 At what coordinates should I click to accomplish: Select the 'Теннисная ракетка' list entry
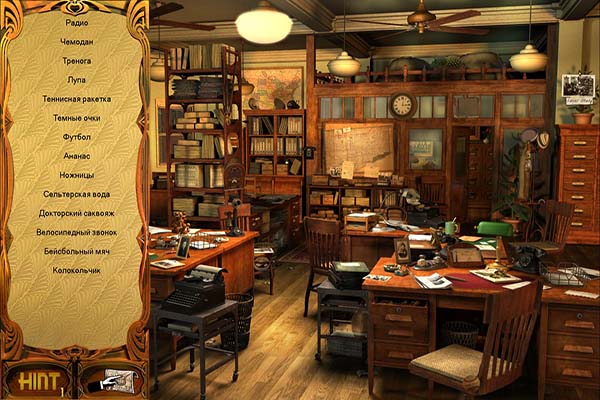(x=77, y=99)
